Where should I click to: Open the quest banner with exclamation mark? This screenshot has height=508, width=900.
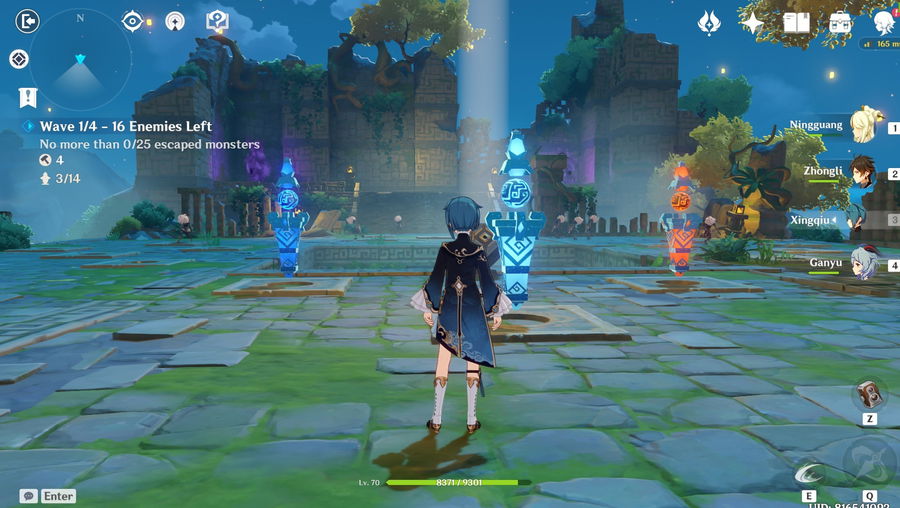pos(28,97)
